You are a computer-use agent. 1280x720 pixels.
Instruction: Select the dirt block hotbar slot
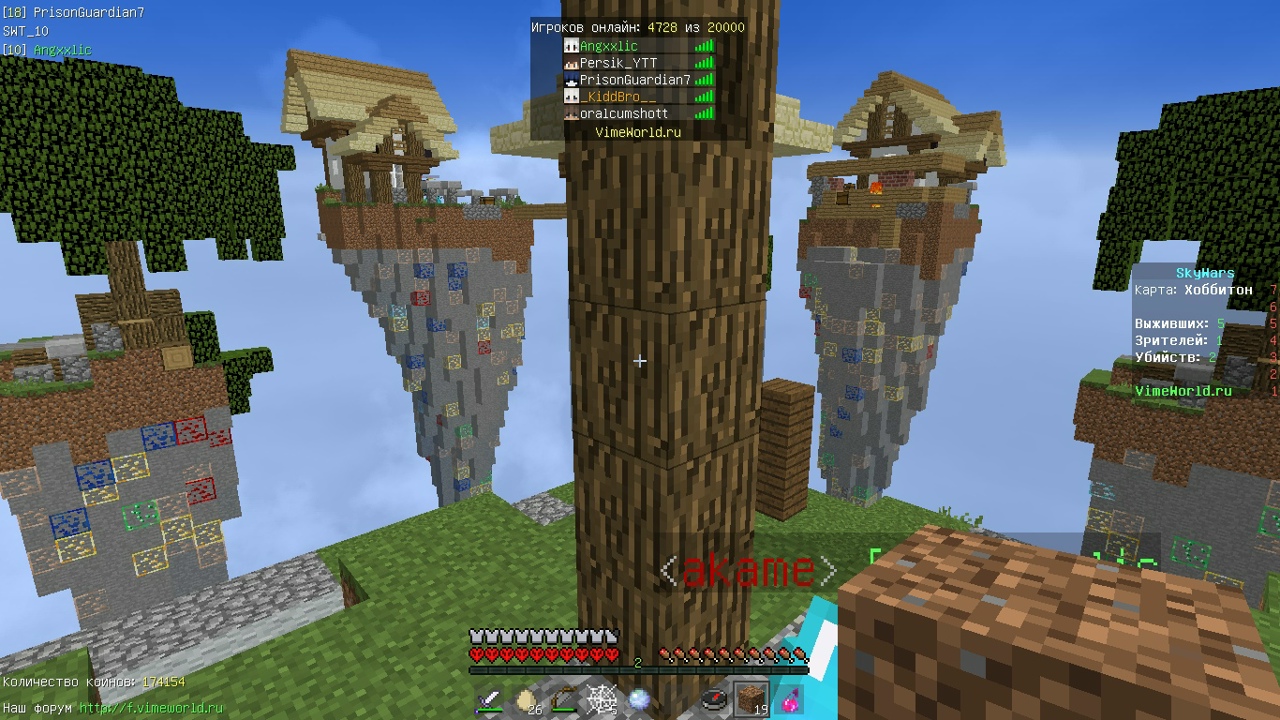pyautogui.click(x=752, y=700)
